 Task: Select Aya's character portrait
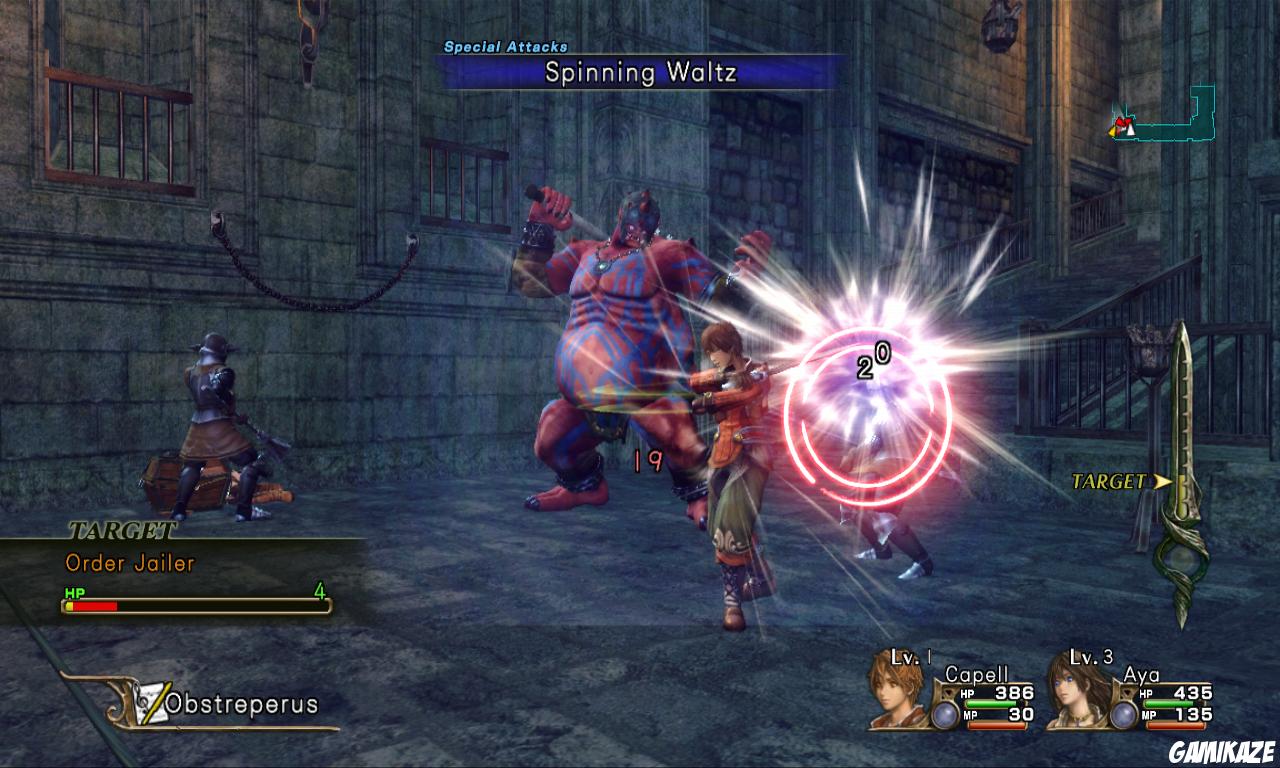pos(1076,689)
